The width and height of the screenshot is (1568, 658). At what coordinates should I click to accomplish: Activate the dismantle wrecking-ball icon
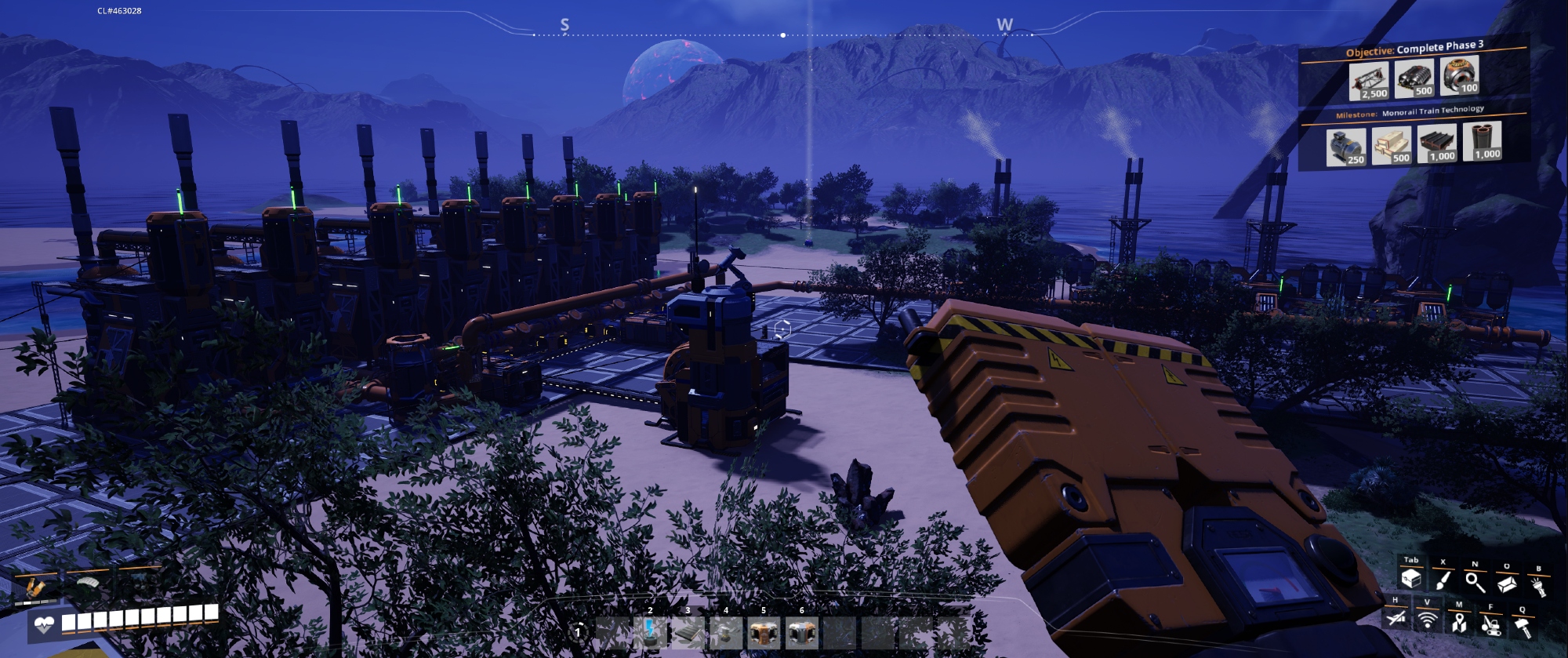1490,625
